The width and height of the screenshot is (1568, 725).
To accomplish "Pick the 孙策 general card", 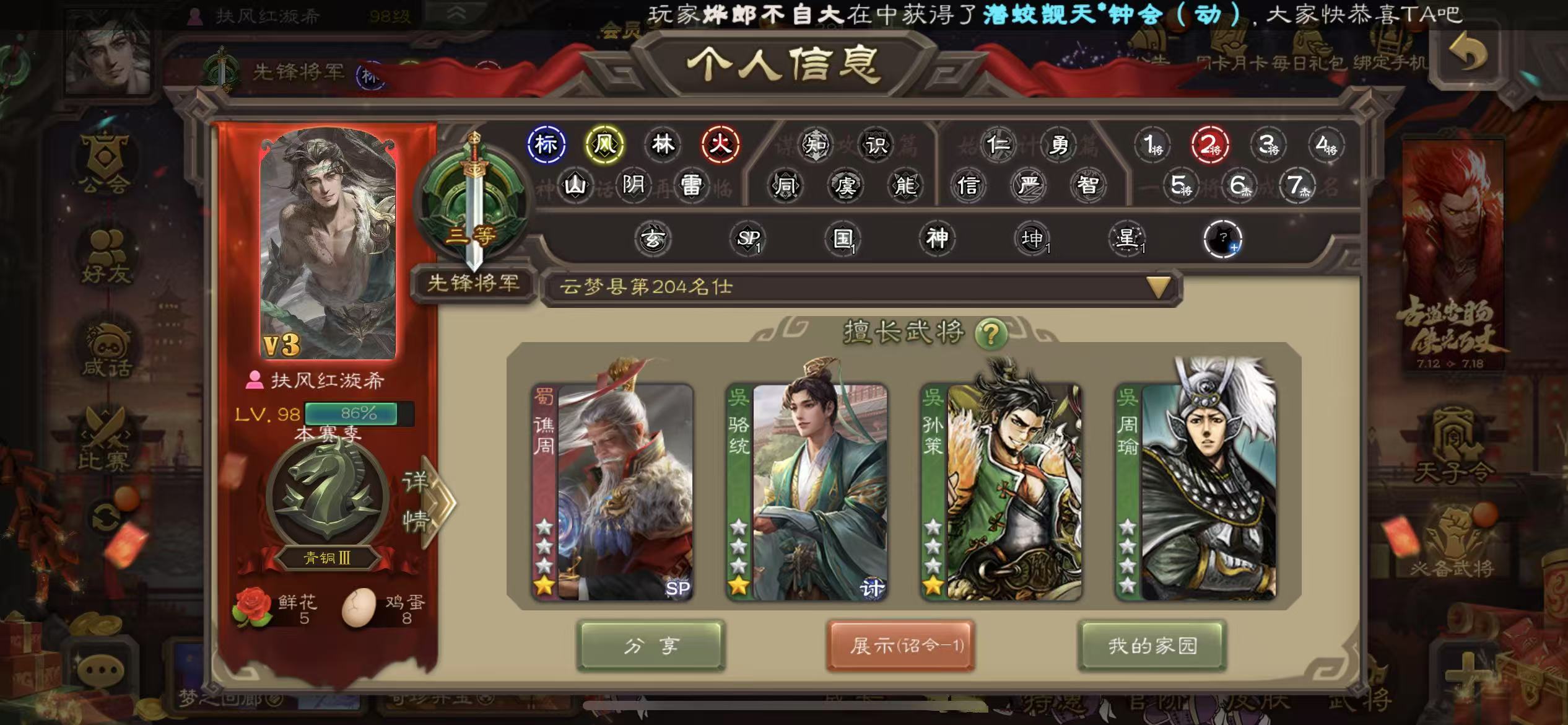I will pyautogui.click(x=1001, y=491).
